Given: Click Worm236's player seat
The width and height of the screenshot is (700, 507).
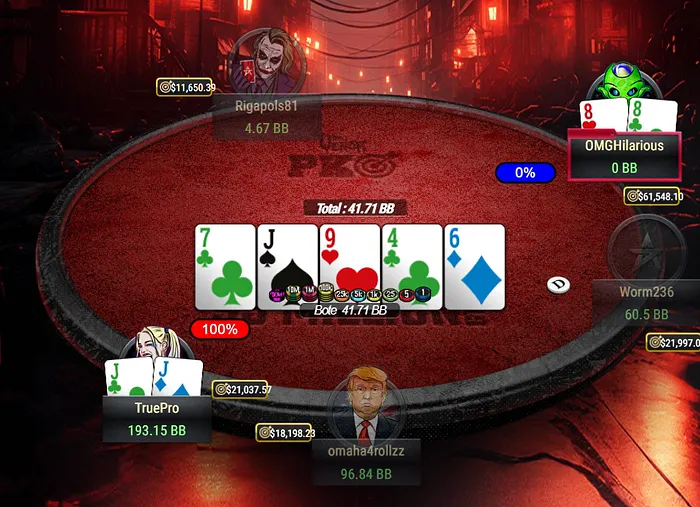Looking at the screenshot, I should tap(646, 300).
